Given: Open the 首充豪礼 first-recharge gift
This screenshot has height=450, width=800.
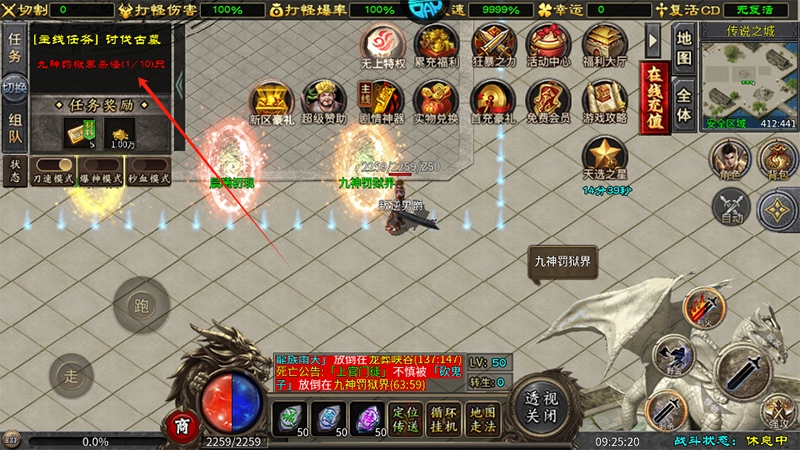Looking at the screenshot, I should [x=491, y=103].
